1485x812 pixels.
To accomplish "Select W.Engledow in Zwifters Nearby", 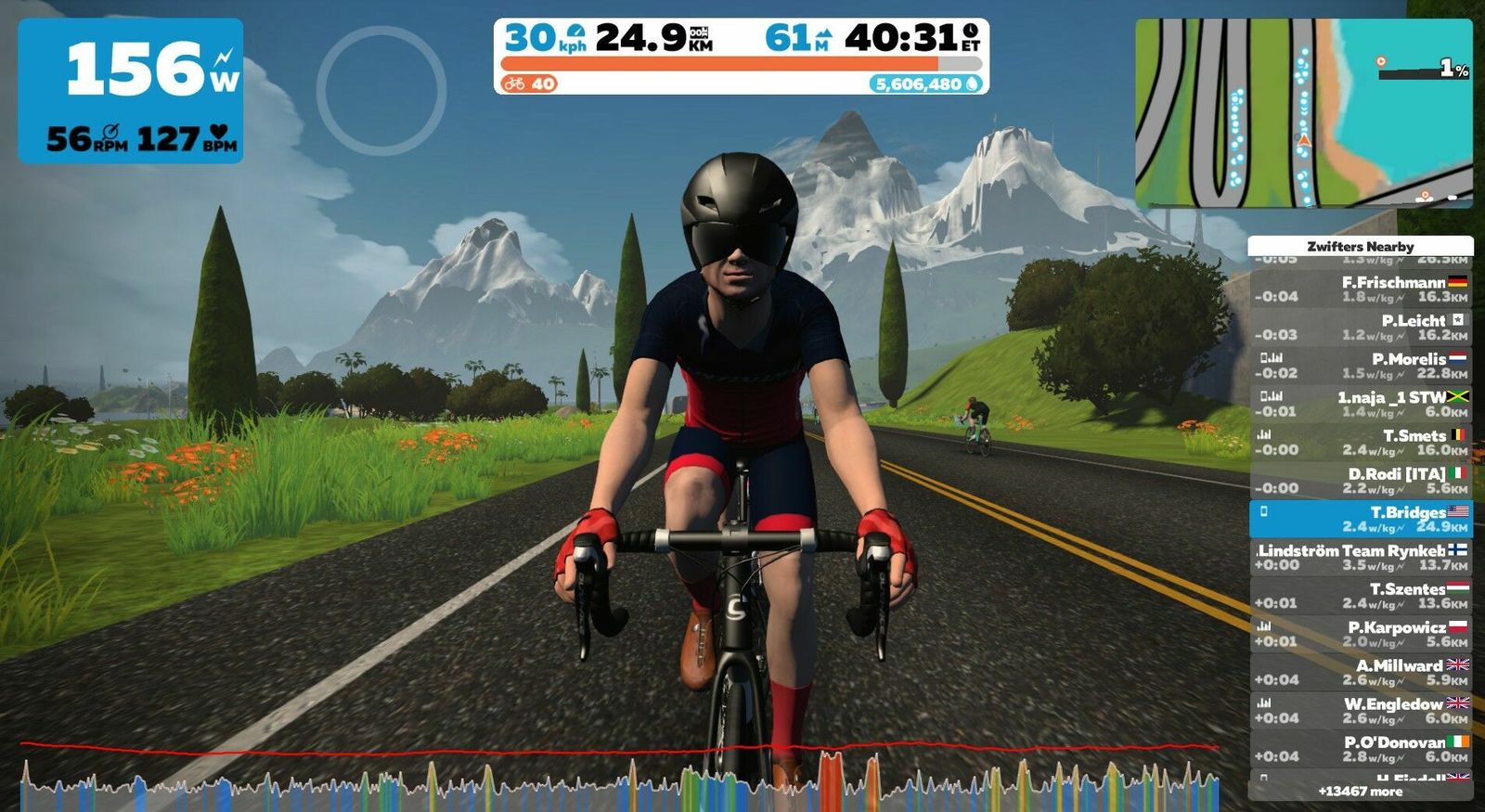I will click(x=1361, y=710).
